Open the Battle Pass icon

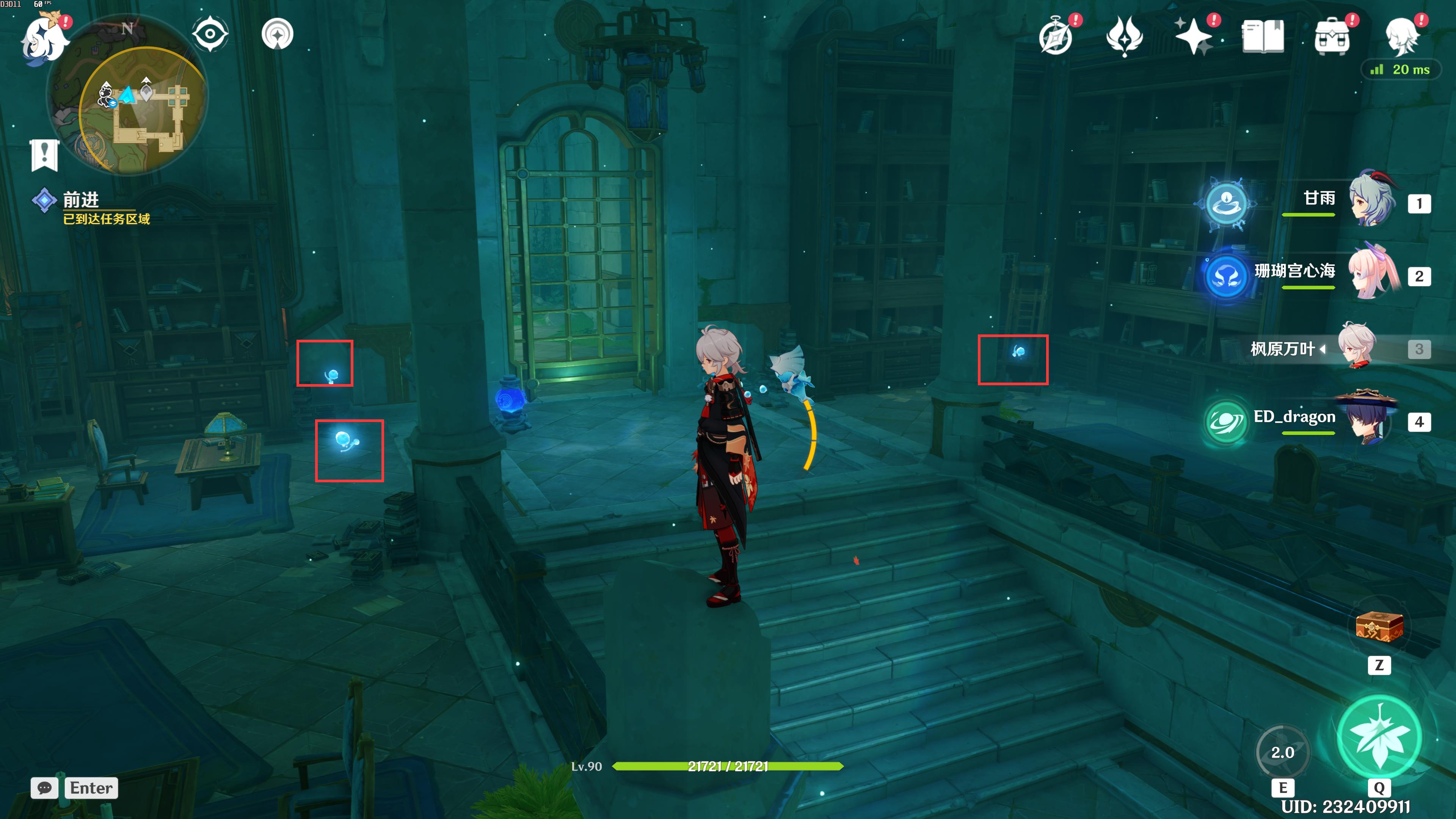(1124, 37)
